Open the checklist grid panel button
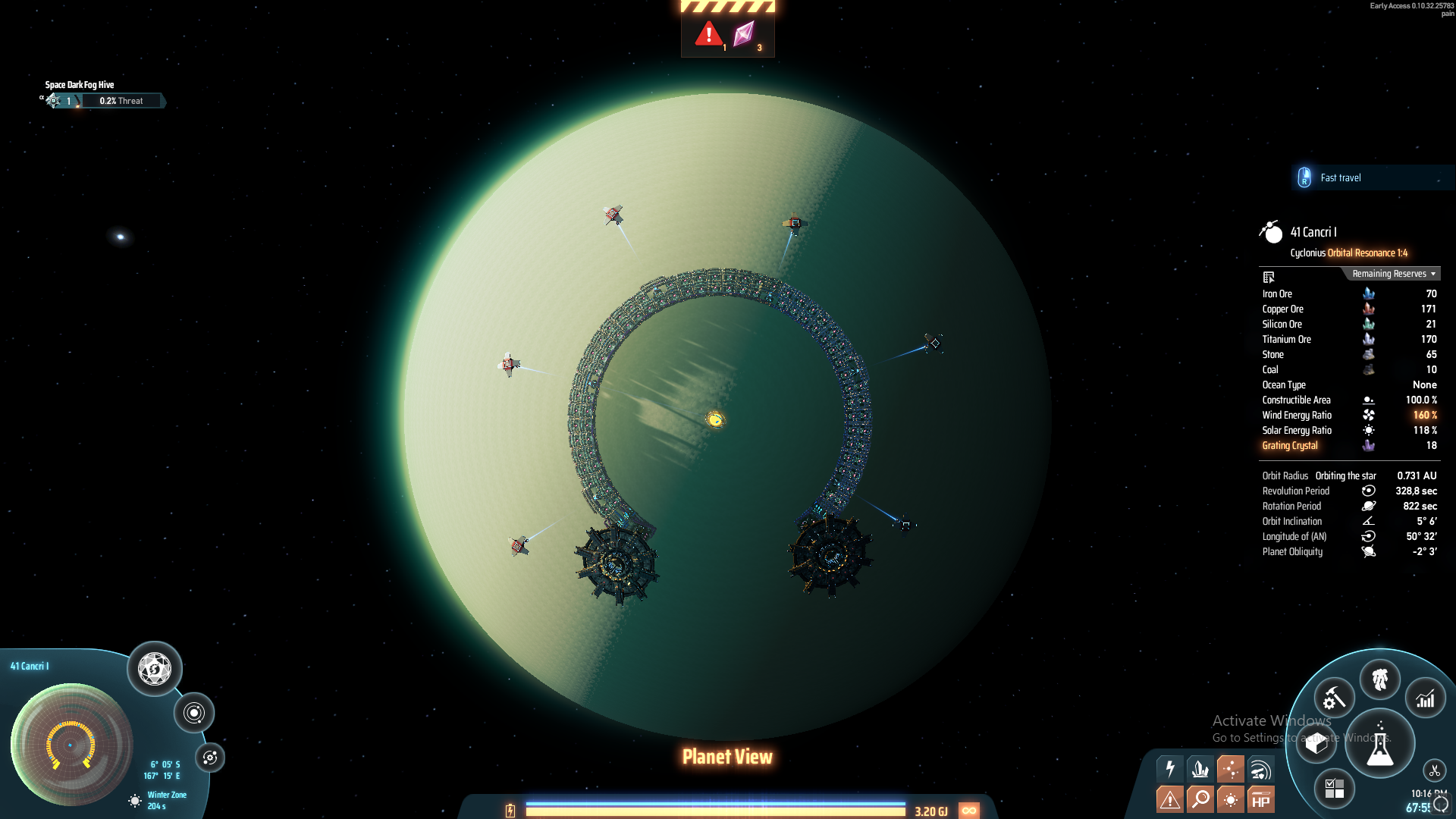This screenshot has height=819, width=1456. (1334, 789)
